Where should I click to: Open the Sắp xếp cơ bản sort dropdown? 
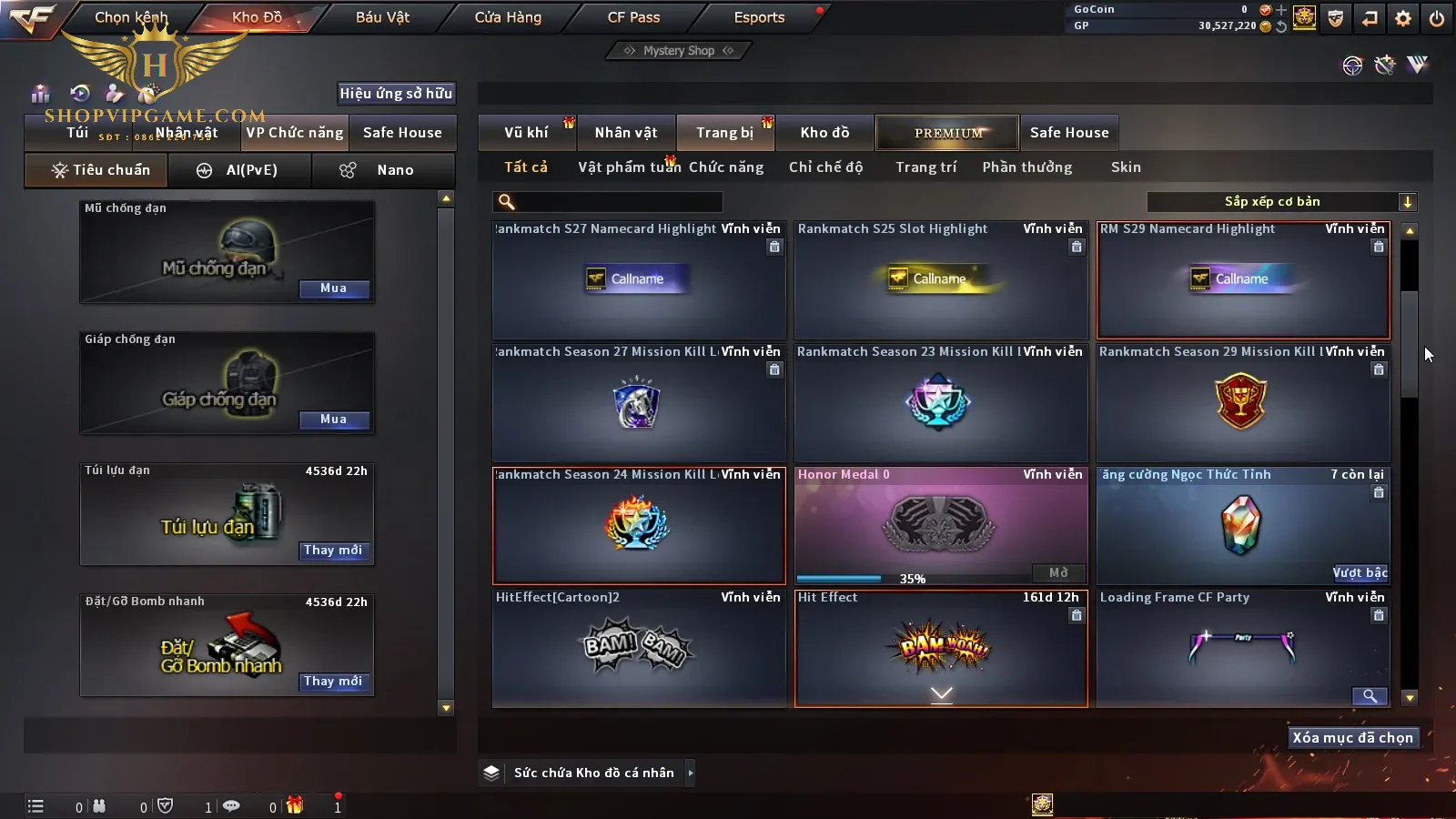1281,202
